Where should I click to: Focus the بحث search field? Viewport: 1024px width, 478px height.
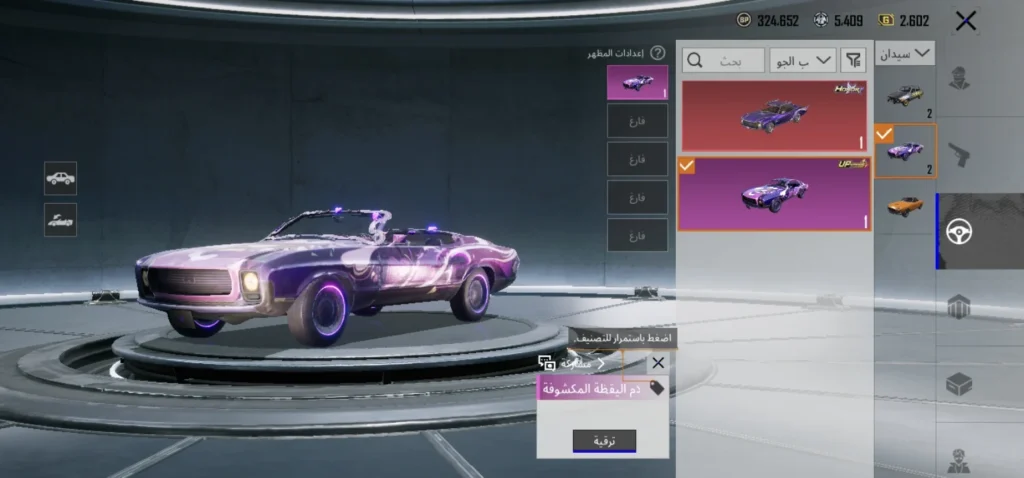(x=723, y=61)
